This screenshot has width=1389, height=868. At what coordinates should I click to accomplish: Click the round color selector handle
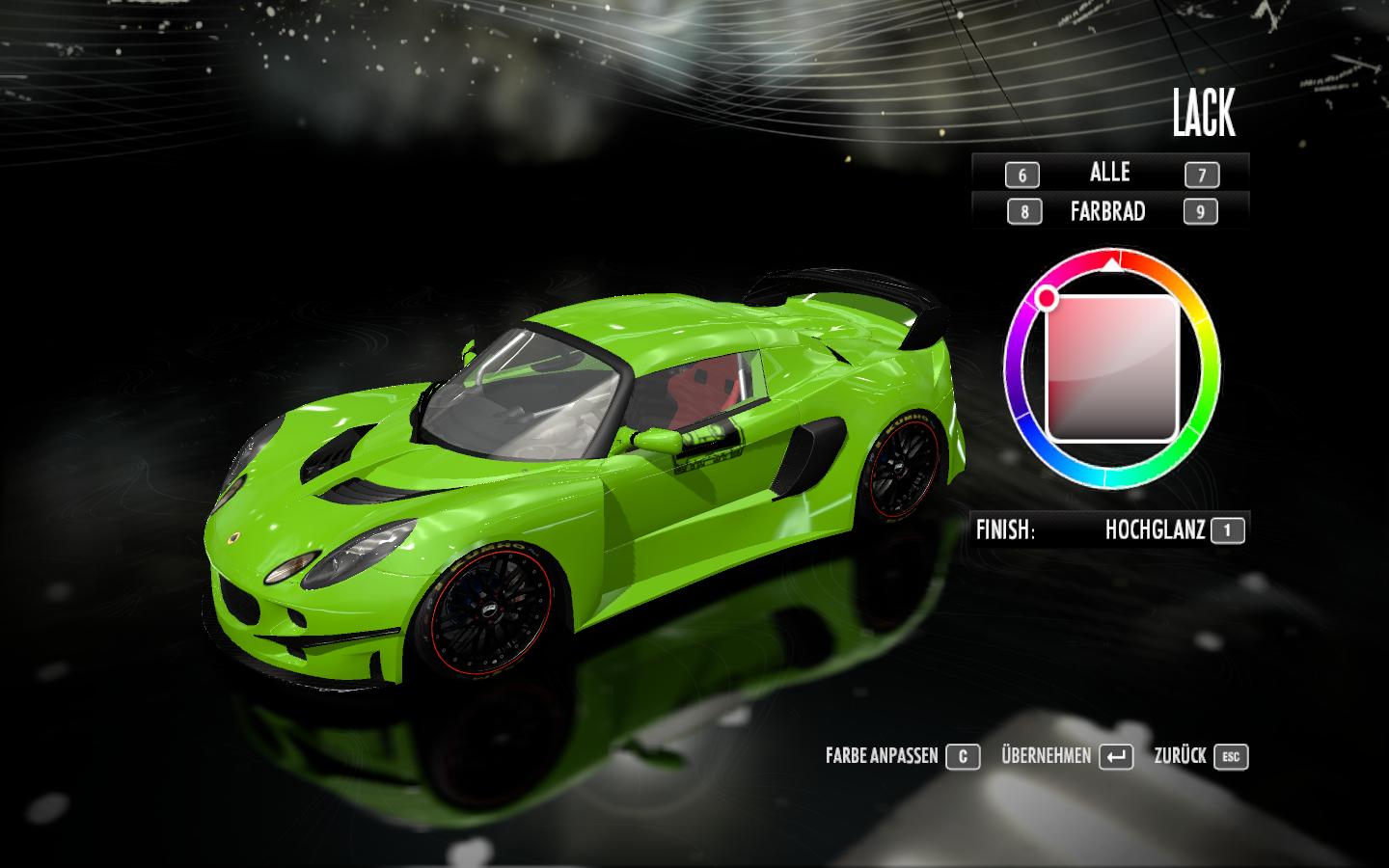click(1048, 299)
